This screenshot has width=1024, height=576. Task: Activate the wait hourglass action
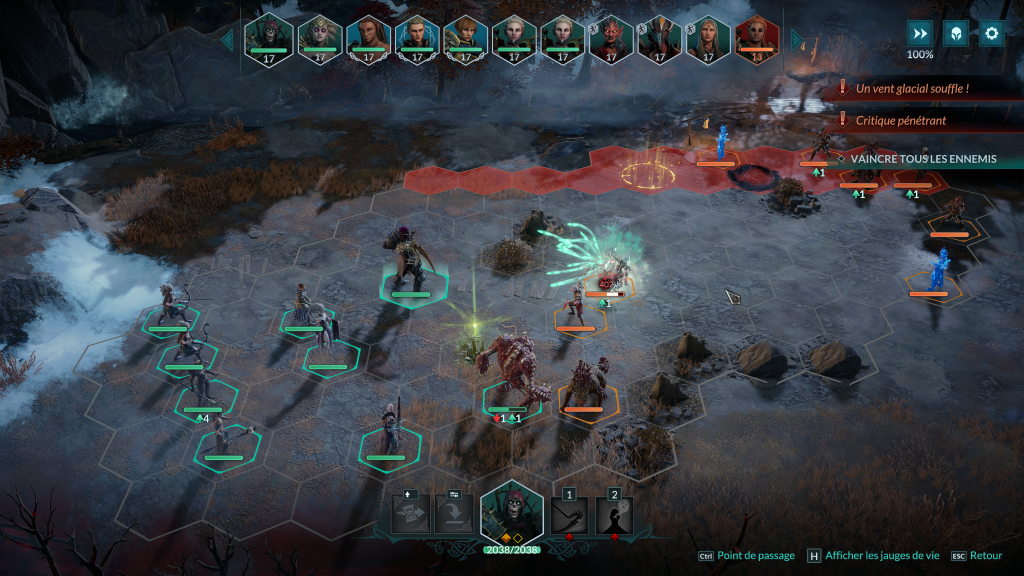(411, 515)
